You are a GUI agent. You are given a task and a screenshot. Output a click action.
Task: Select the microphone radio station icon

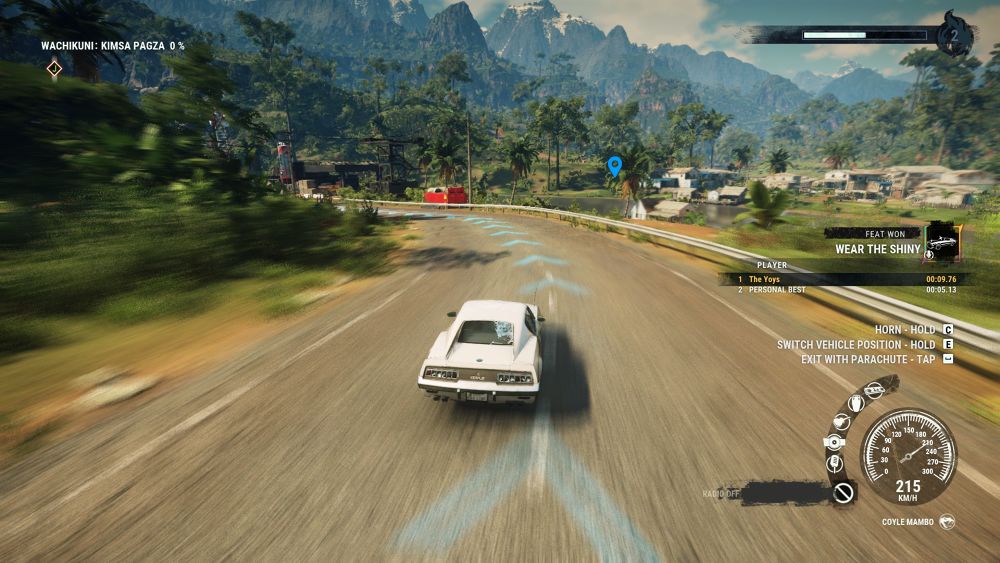click(x=835, y=464)
